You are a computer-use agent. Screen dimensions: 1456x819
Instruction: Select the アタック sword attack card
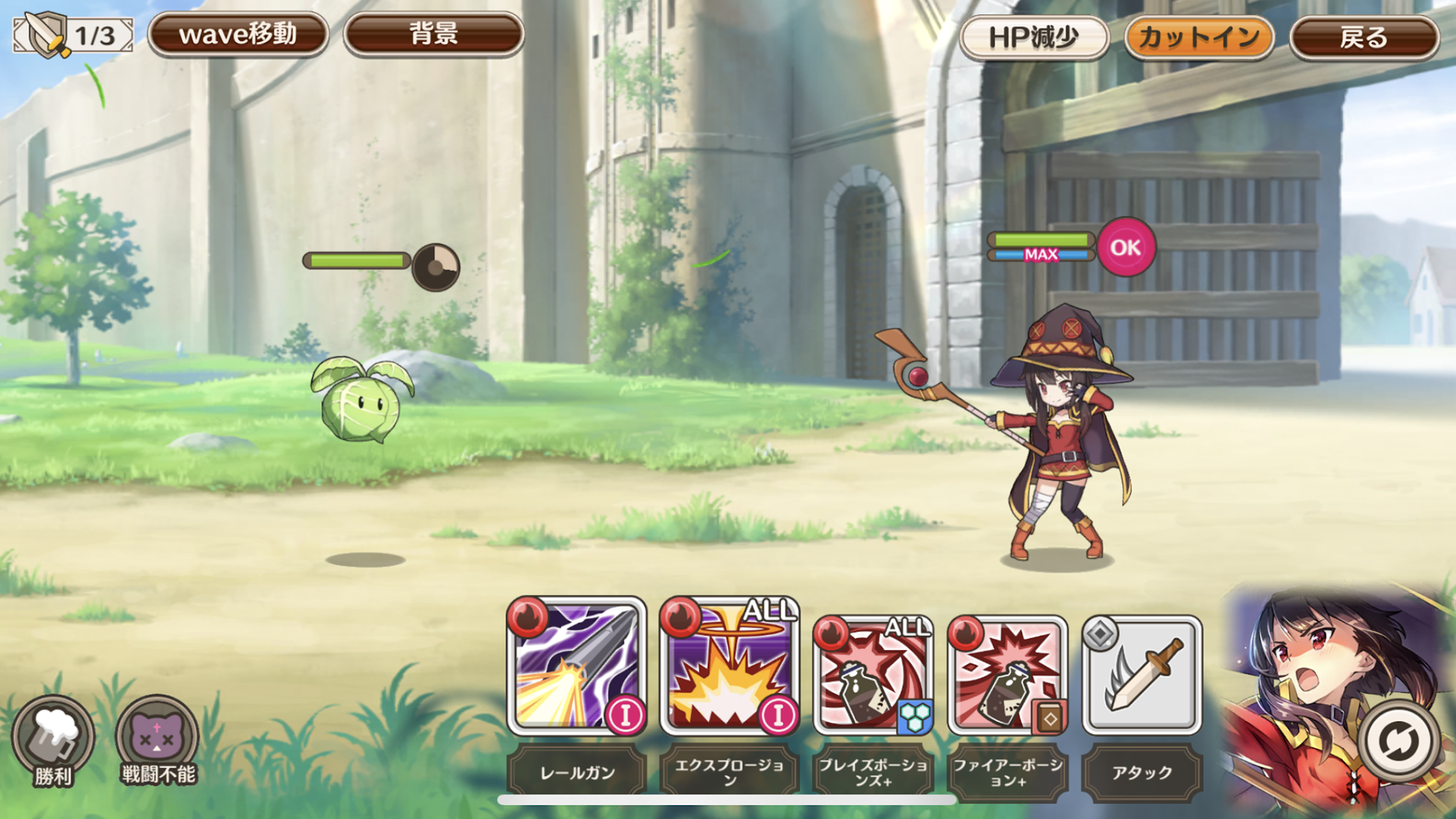[x=1142, y=674]
